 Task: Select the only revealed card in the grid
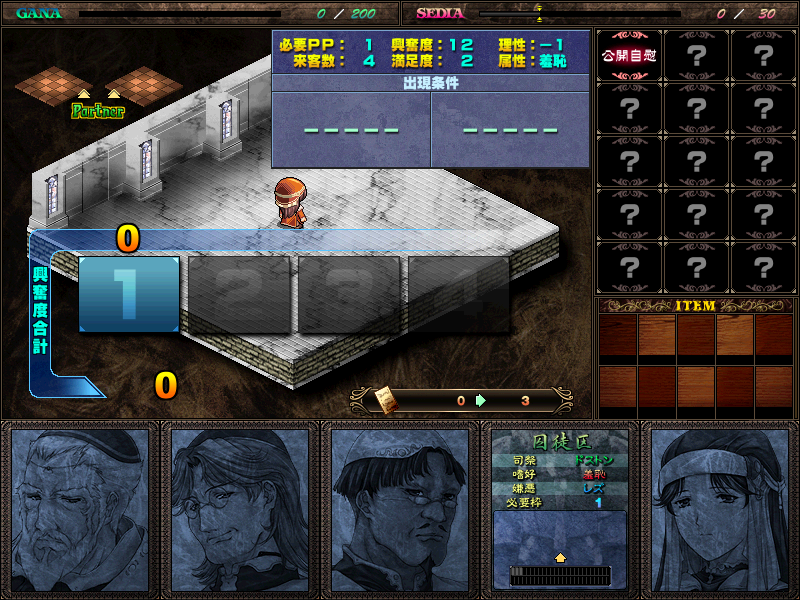click(x=629, y=56)
